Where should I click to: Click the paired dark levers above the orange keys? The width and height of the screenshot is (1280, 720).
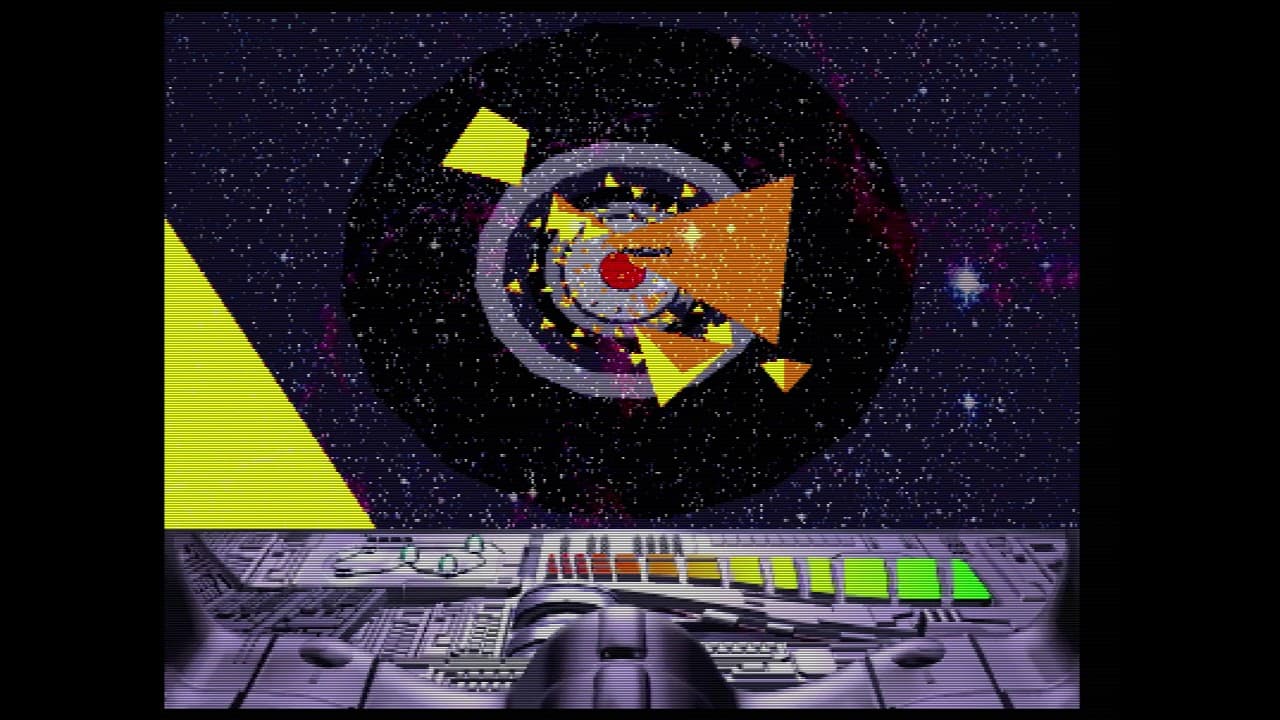pos(597,542)
